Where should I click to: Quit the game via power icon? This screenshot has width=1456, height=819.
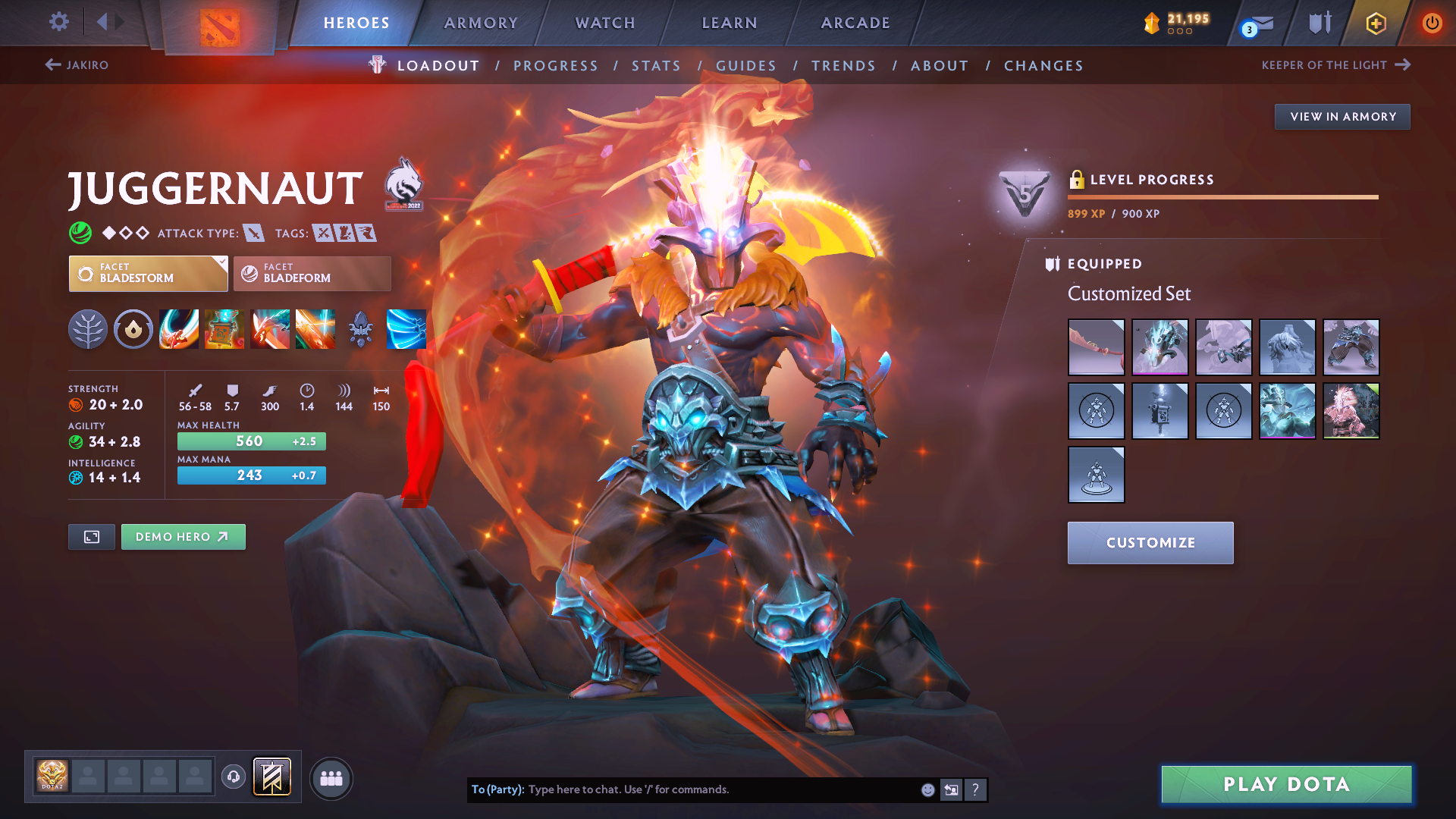click(x=1432, y=23)
